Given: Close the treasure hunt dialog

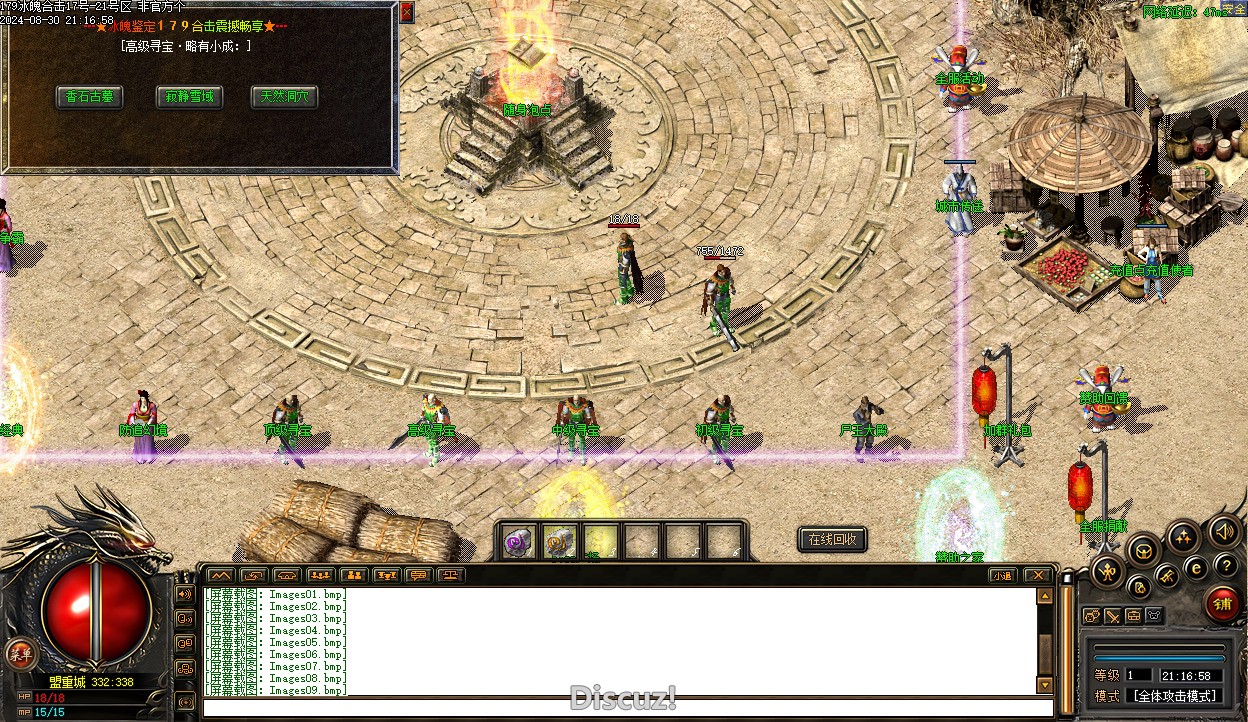Looking at the screenshot, I should click(406, 12).
